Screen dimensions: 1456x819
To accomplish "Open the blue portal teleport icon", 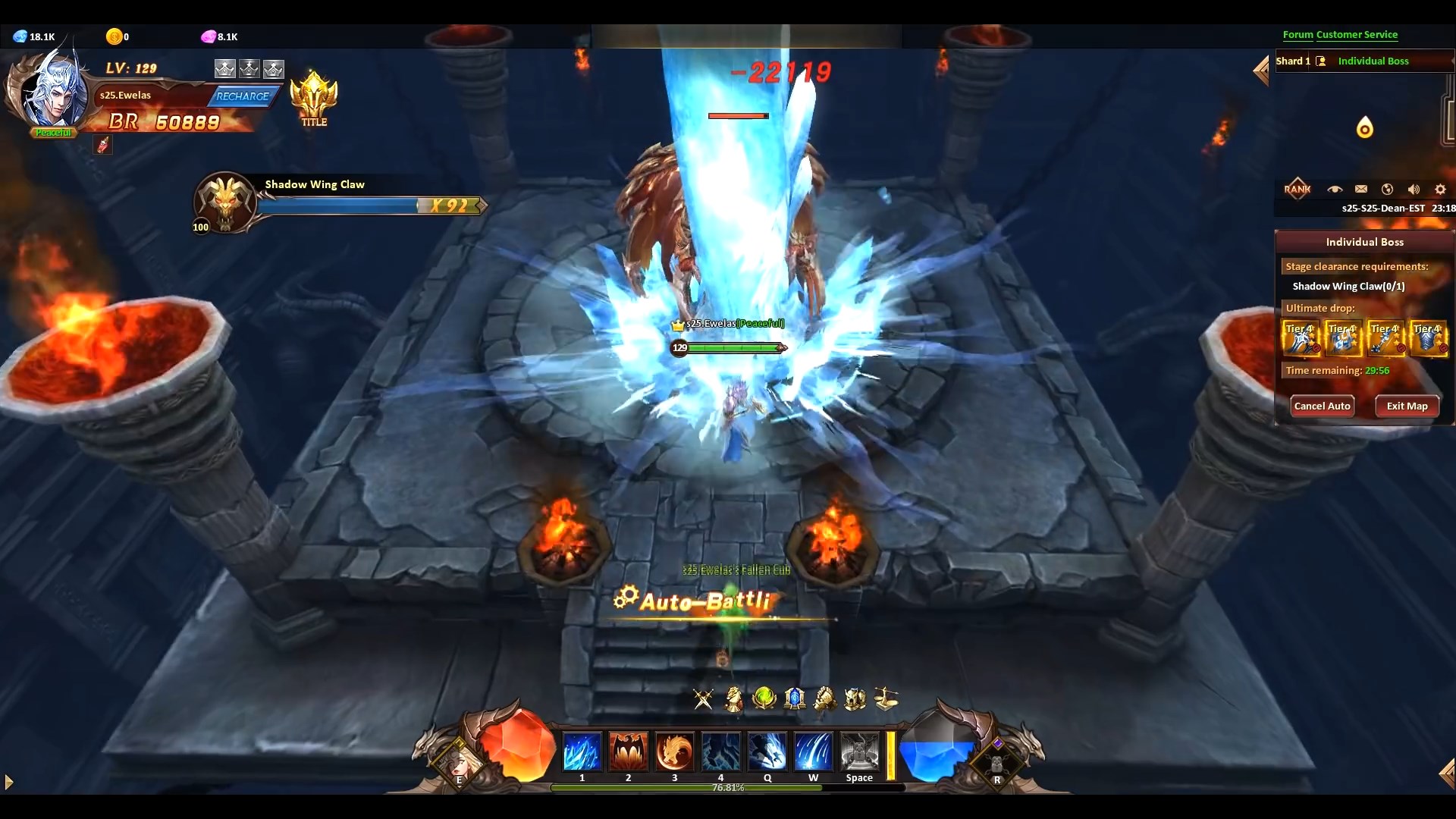I will (795, 698).
